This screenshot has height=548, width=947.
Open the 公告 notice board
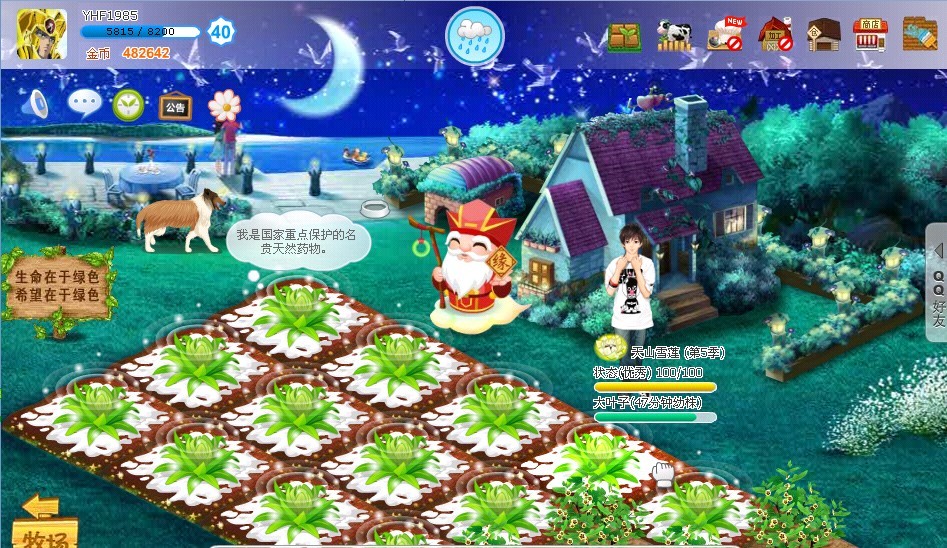point(175,106)
